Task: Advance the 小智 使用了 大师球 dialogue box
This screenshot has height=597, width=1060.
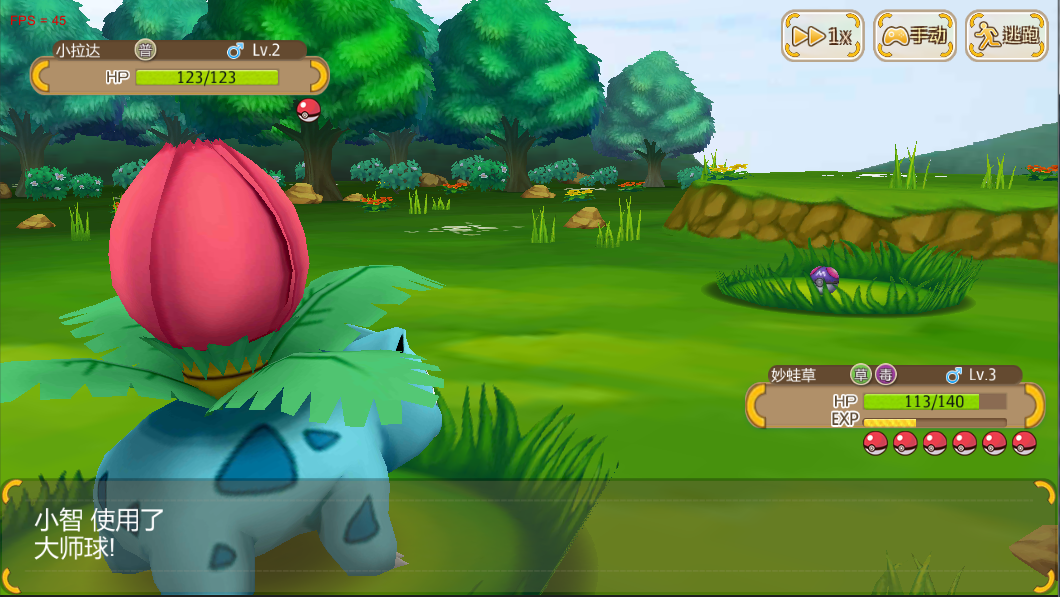Action: pyautogui.click(x=528, y=535)
